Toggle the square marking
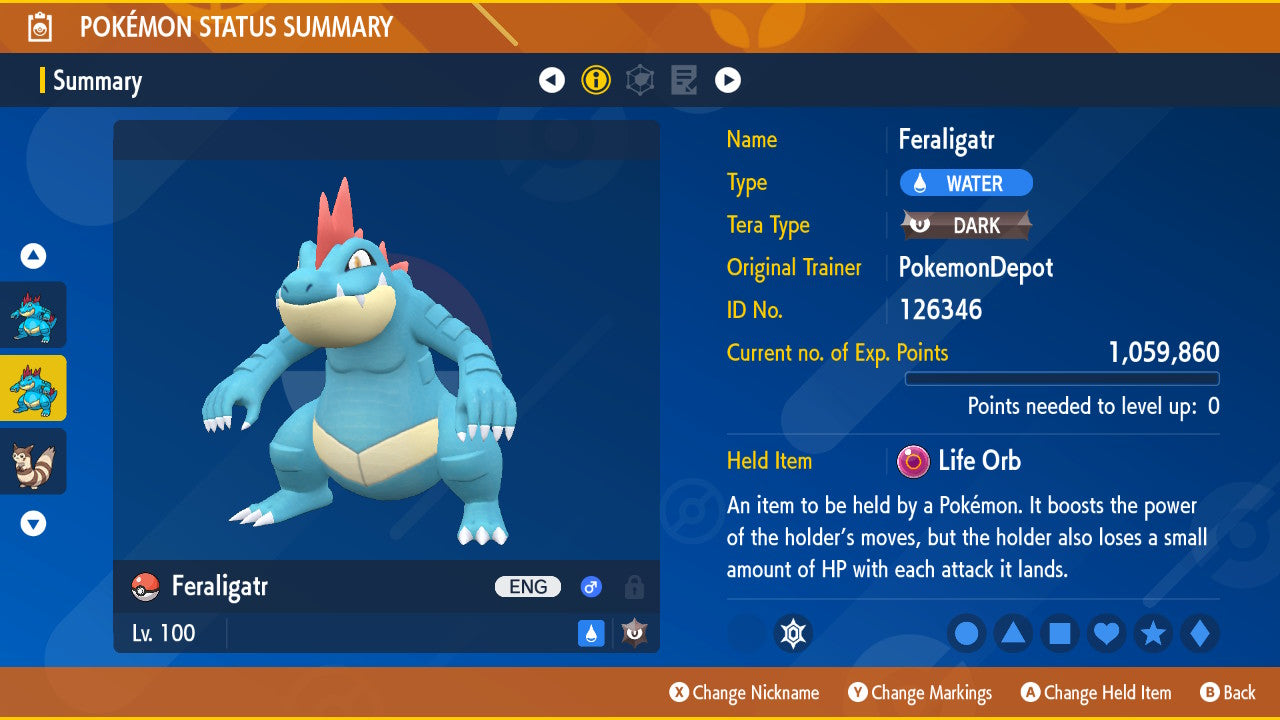1280x720 pixels. point(1060,633)
